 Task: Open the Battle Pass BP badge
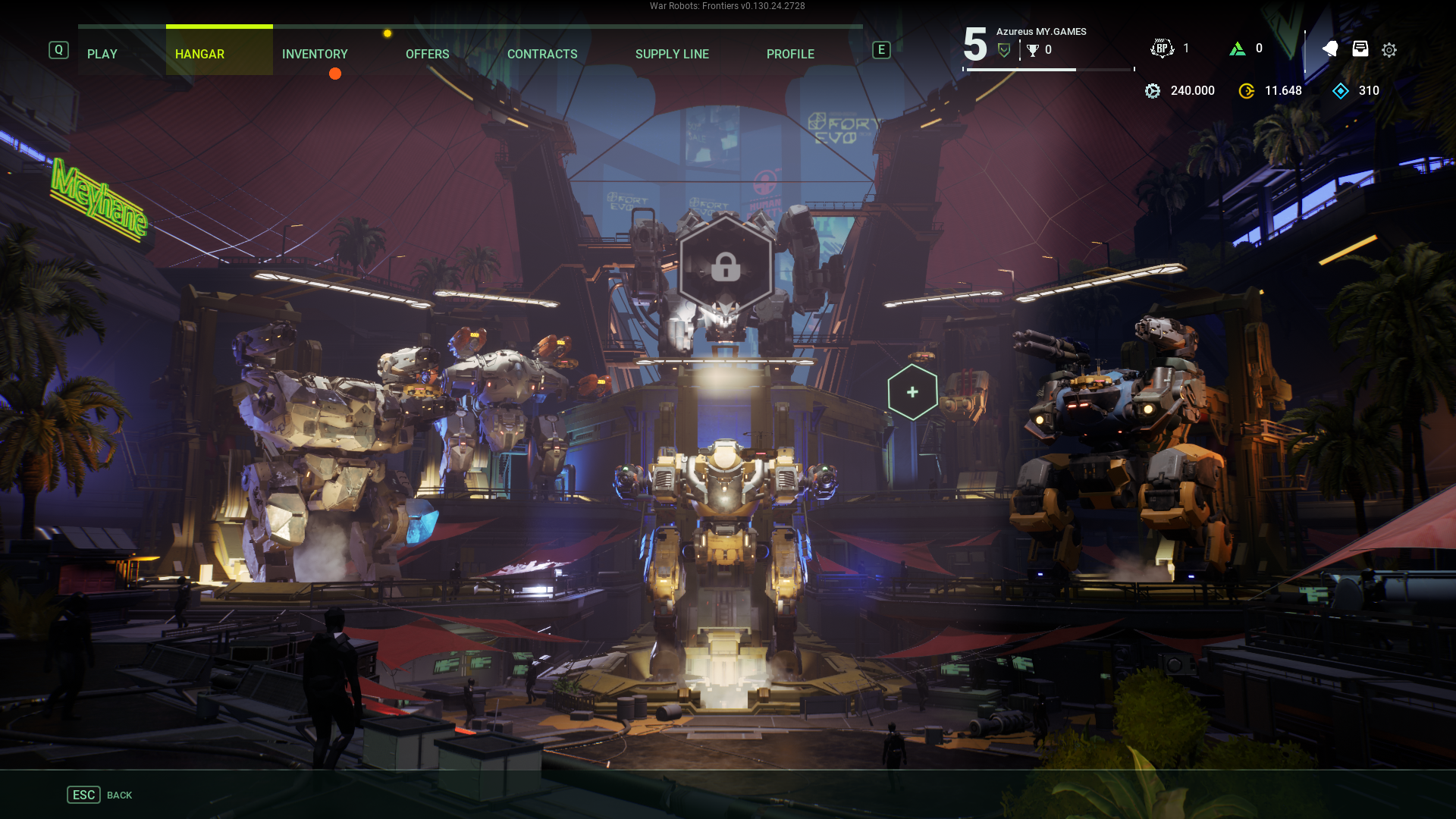tap(1162, 49)
